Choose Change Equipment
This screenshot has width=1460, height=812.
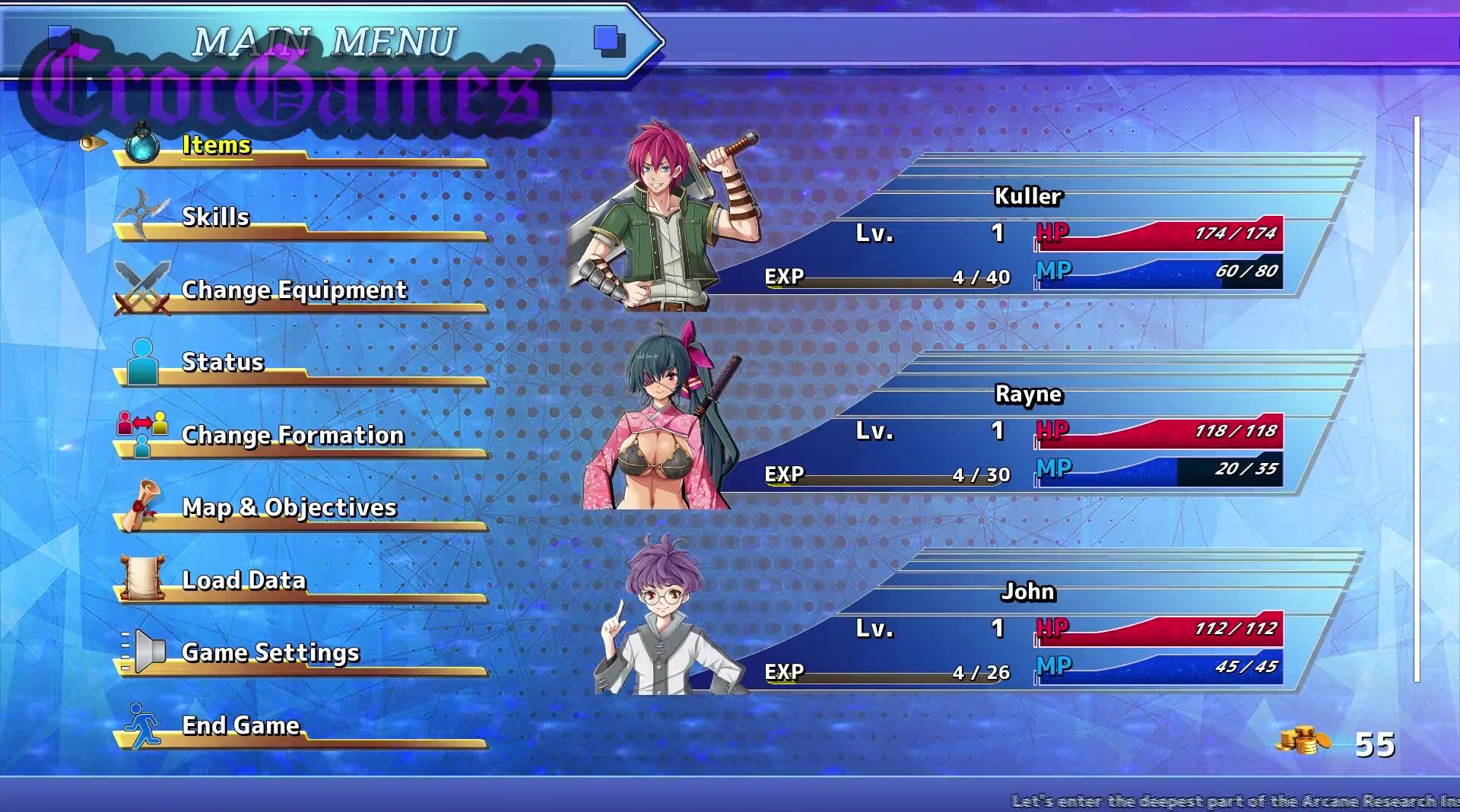pos(294,290)
